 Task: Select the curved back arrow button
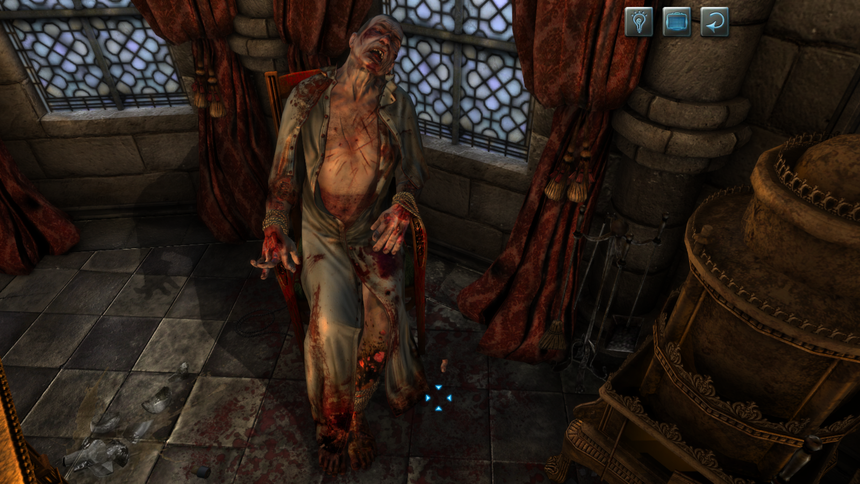pyautogui.click(x=714, y=21)
